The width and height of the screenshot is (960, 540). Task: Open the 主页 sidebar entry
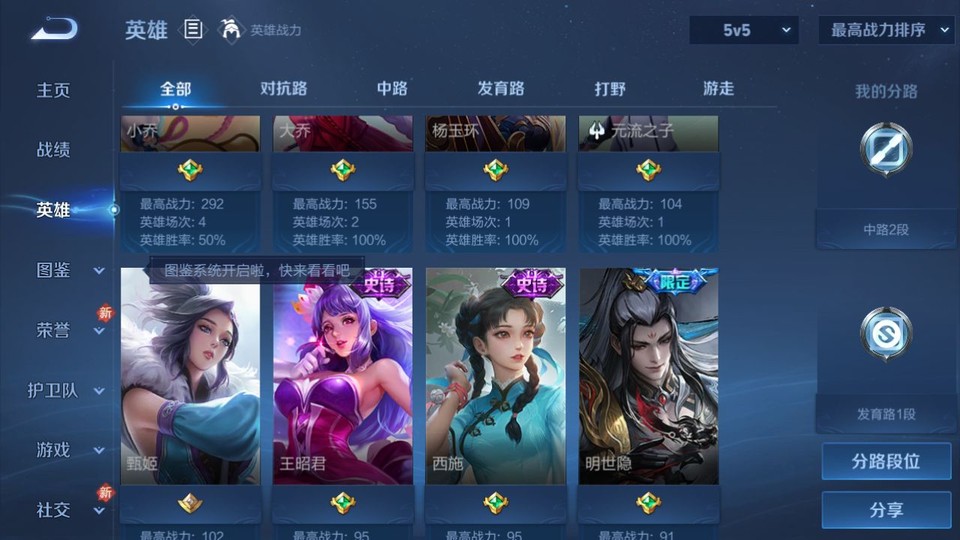[54, 90]
